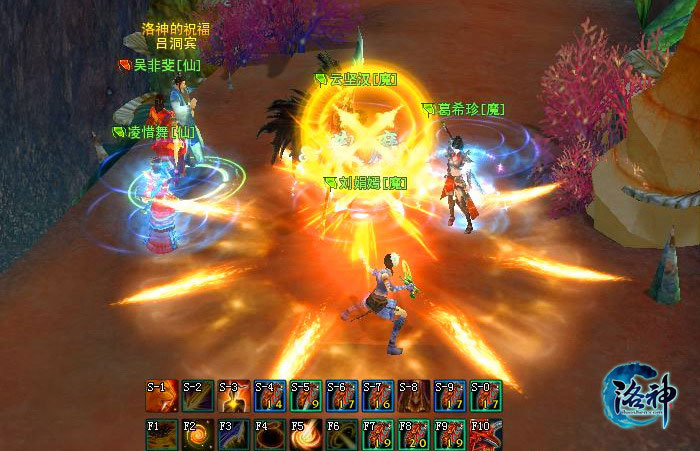
Task: Use the F4 dark ring skill
Action: (269, 435)
